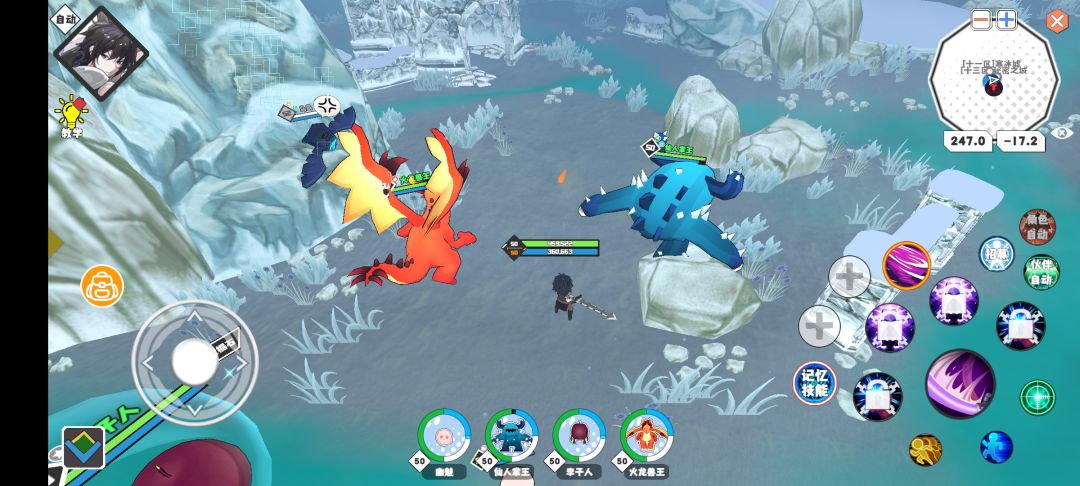Toggle 伙伴自动 companion auto-battle
The height and width of the screenshot is (486, 1080).
tap(1041, 272)
